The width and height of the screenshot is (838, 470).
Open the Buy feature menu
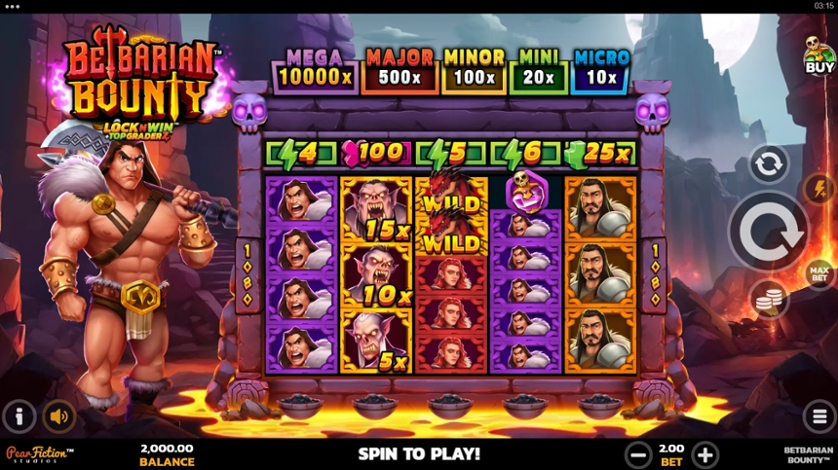[x=819, y=56]
